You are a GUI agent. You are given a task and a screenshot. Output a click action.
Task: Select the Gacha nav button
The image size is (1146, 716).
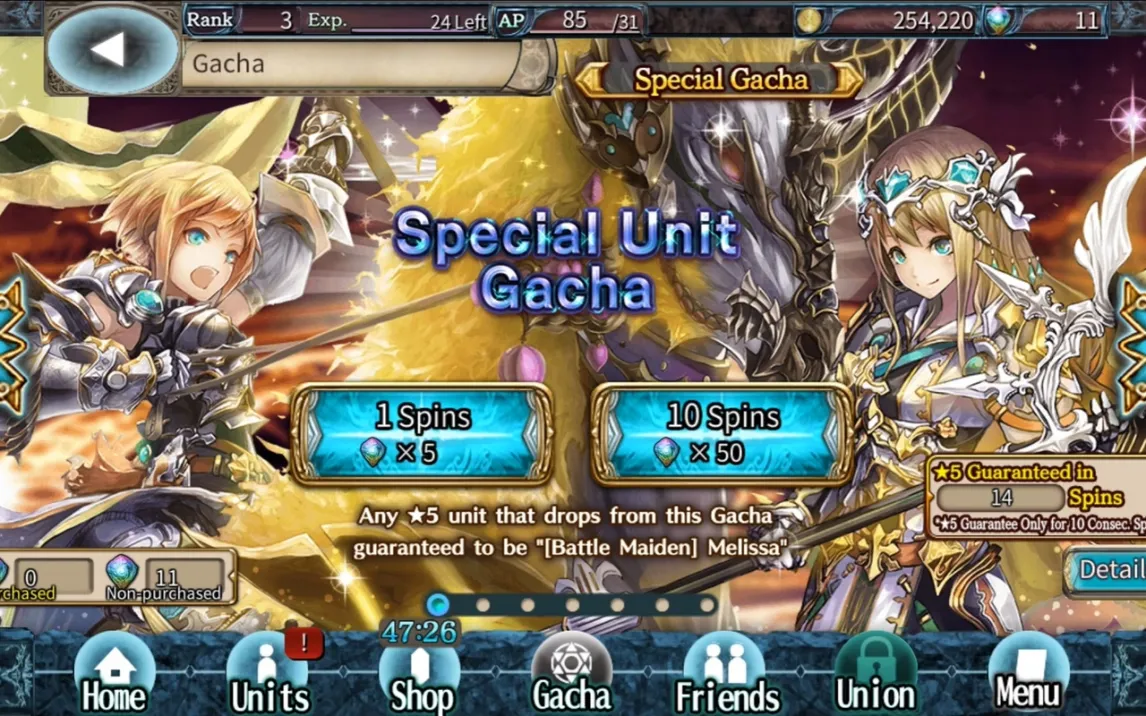pos(572,675)
